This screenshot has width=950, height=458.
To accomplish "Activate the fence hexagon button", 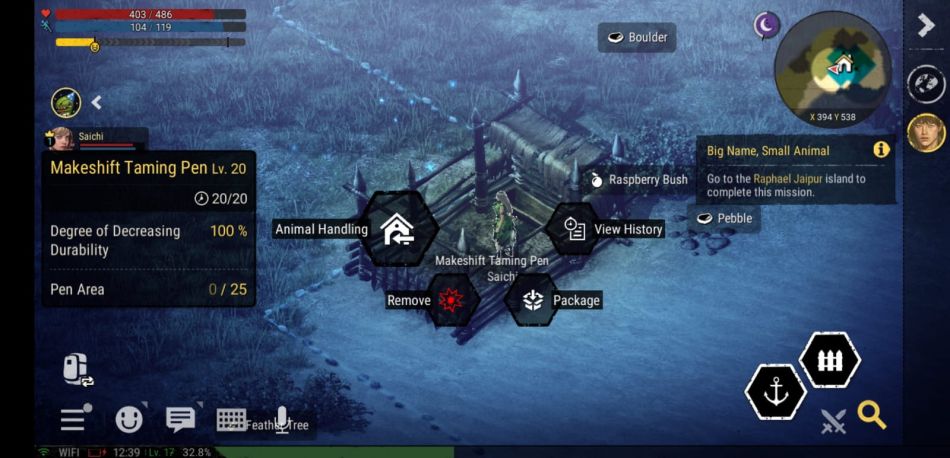I will [x=830, y=360].
